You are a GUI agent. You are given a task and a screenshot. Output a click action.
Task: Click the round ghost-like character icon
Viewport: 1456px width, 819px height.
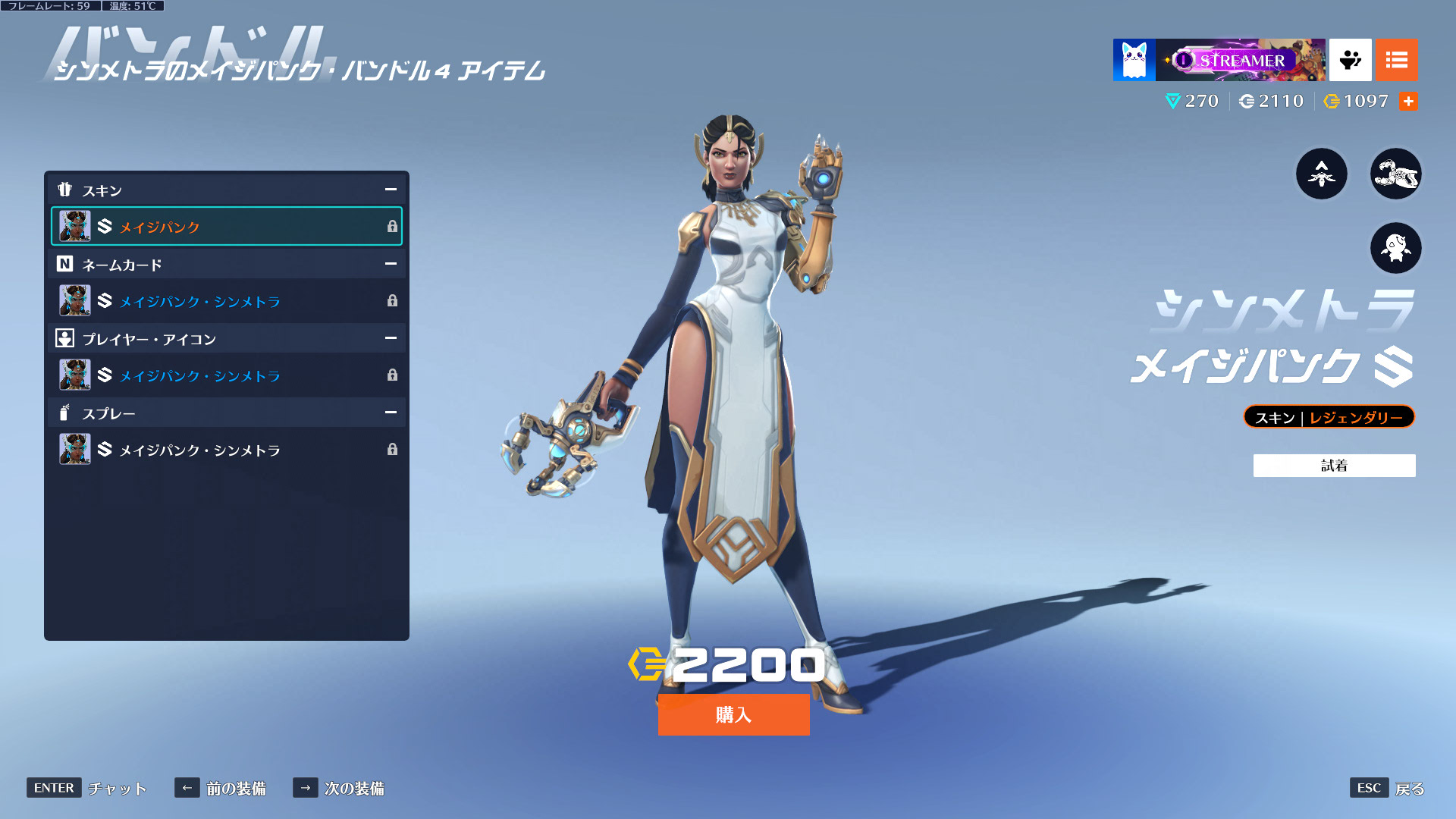coord(1395,248)
